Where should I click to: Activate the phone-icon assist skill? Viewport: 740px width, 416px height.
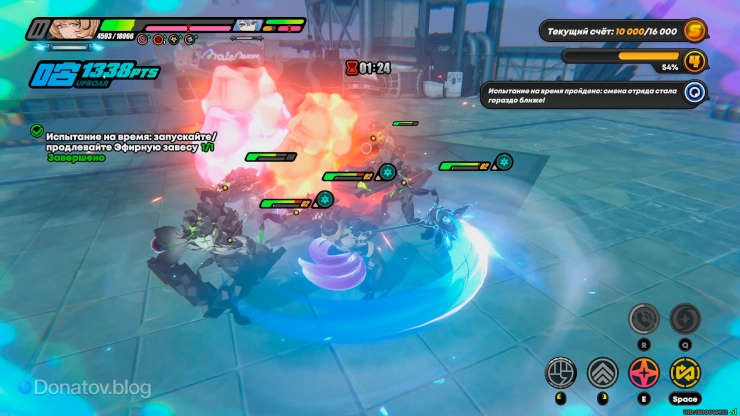pyautogui.click(x=643, y=319)
